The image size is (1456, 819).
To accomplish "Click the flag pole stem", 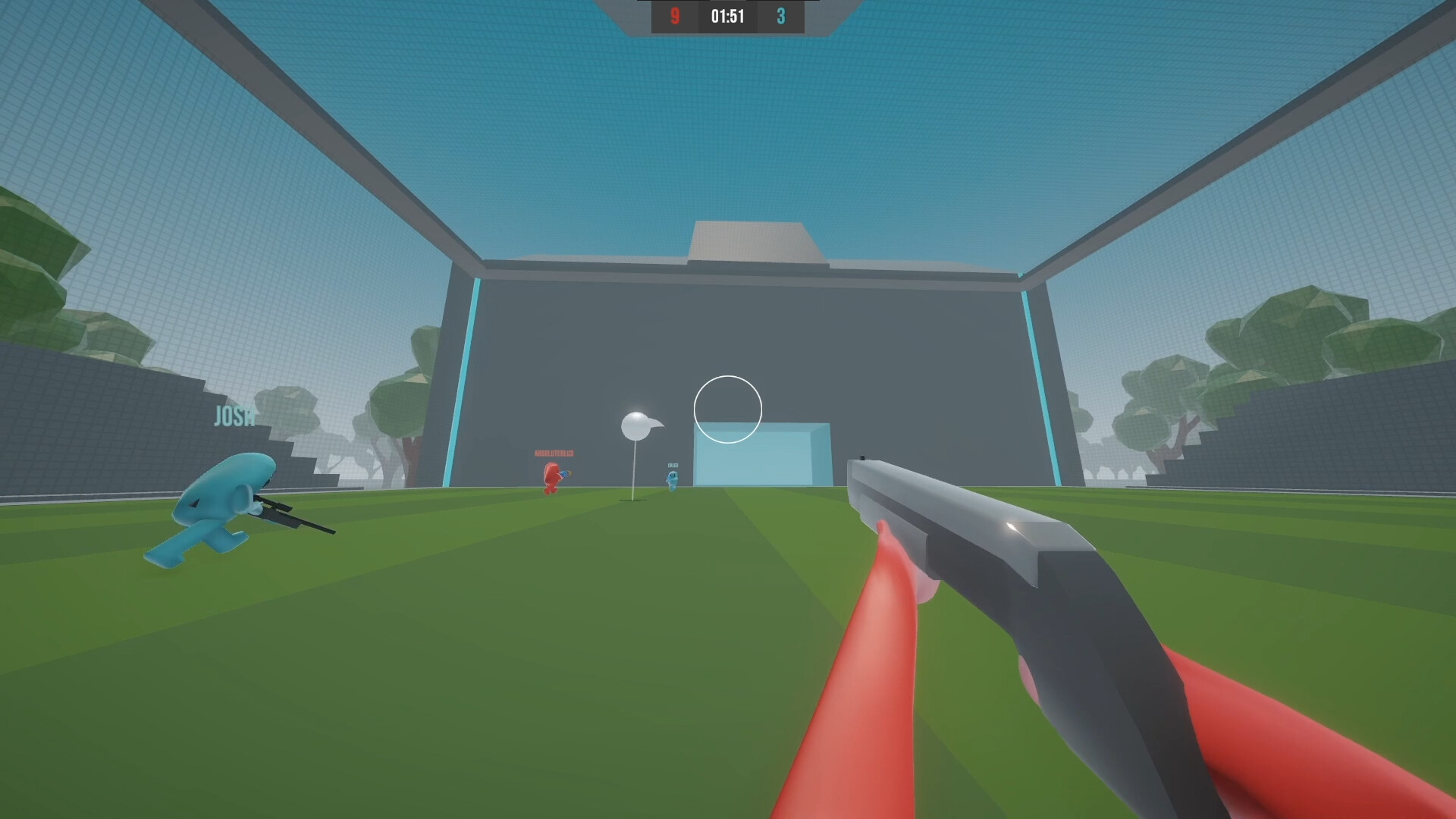I will click(x=634, y=466).
